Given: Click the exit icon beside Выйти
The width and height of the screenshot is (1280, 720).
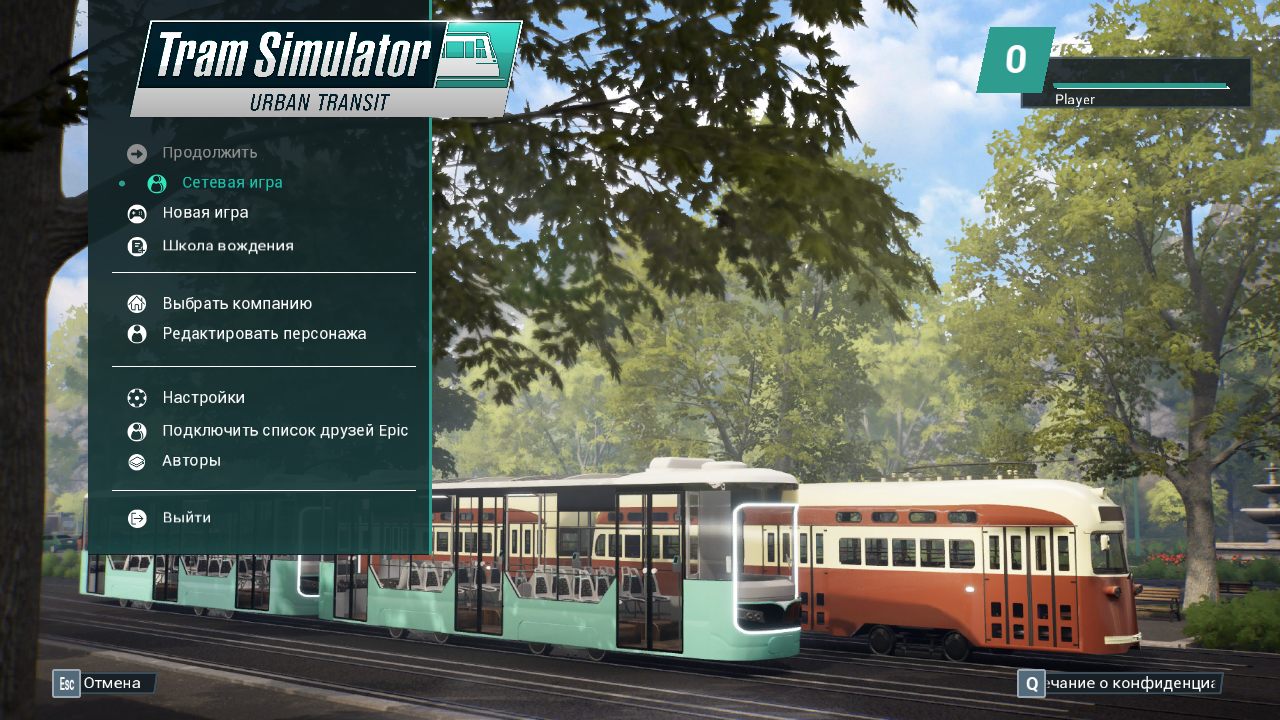Looking at the screenshot, I should coord(137,517).
